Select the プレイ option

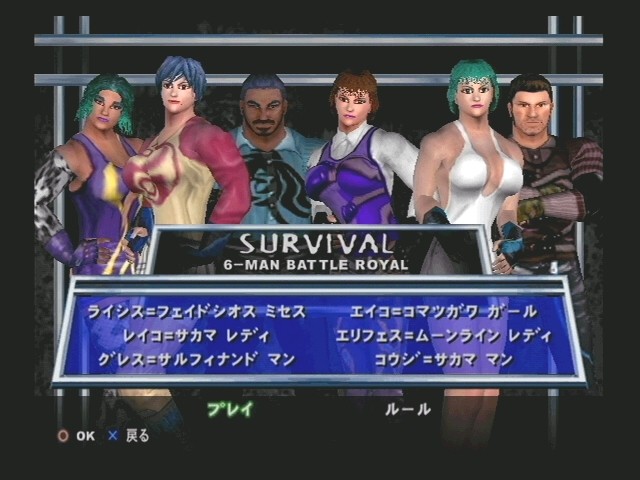pyautogui.click(x=230, y=409)
